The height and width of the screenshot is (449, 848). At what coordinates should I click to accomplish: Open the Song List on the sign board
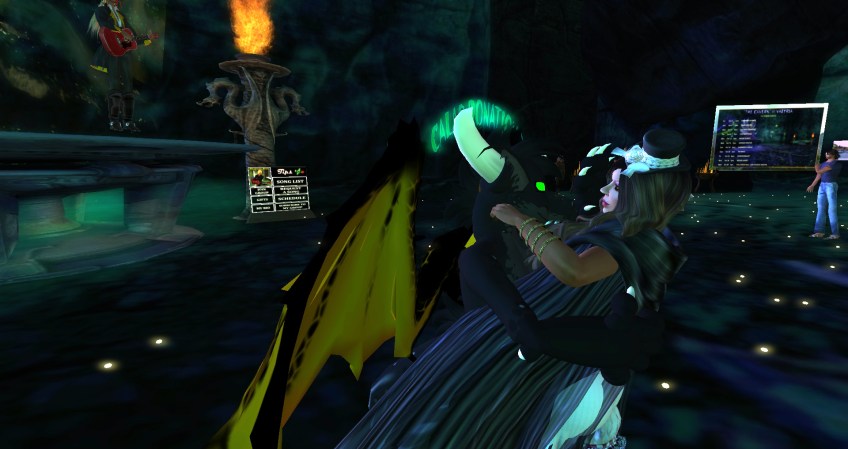[290, 180]
